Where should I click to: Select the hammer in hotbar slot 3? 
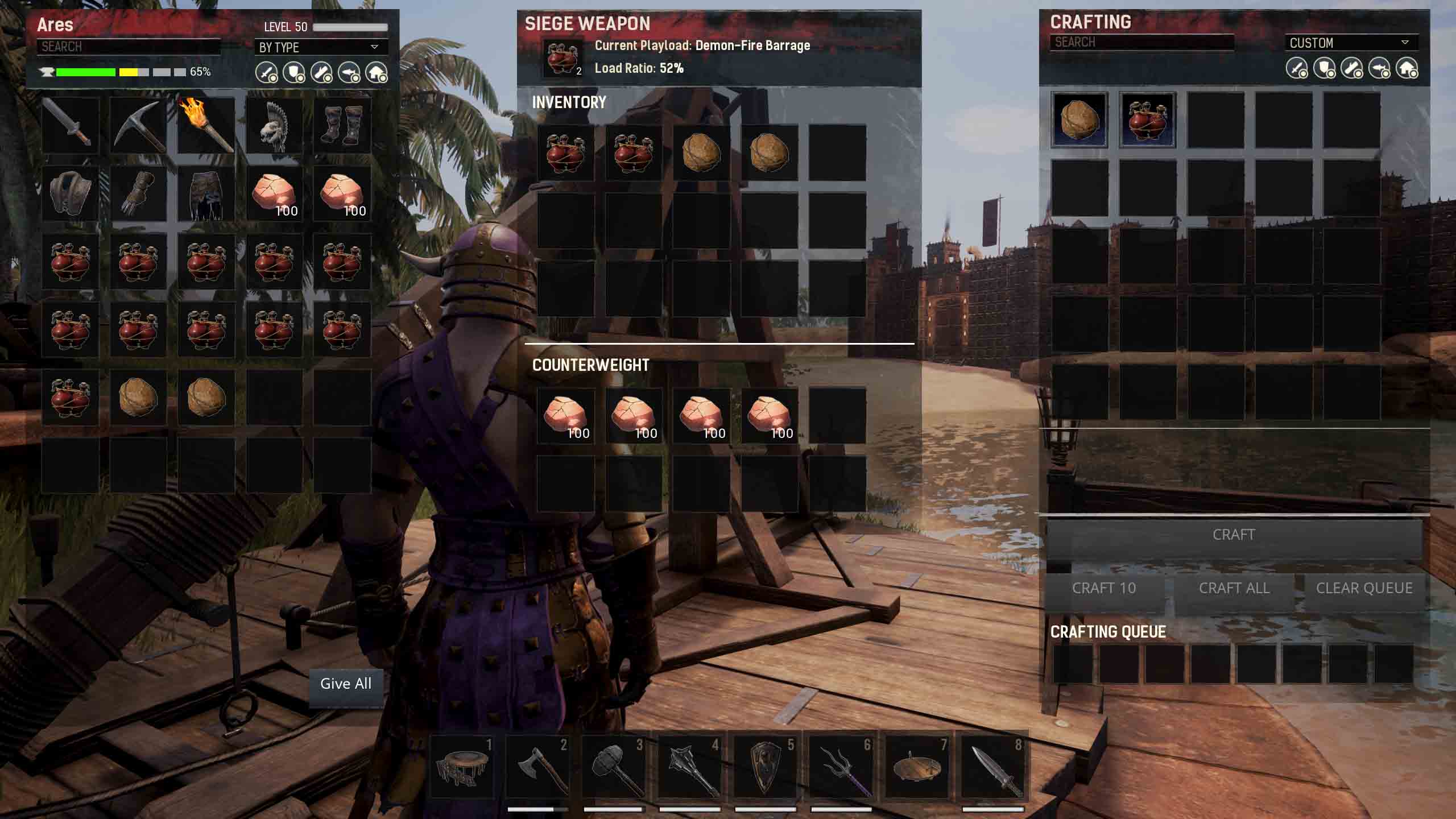613,766
